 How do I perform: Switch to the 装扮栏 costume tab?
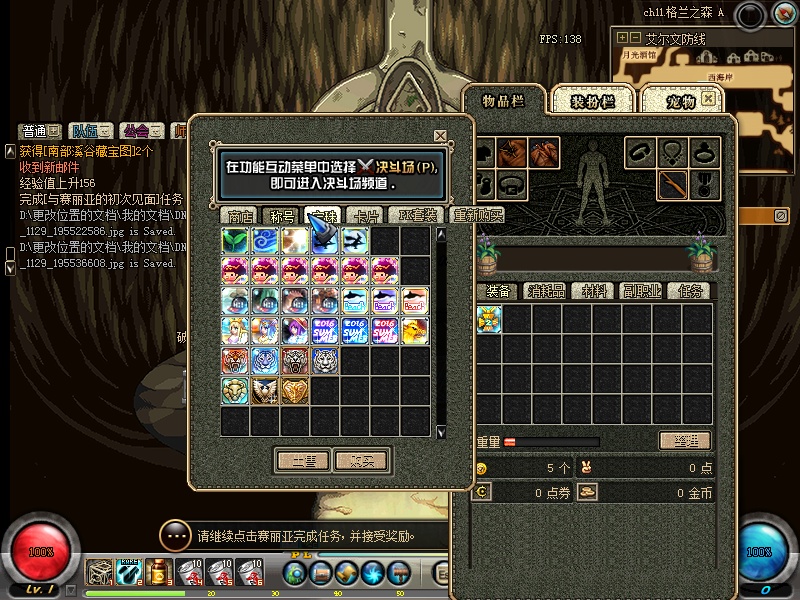(x=592, y=101)
